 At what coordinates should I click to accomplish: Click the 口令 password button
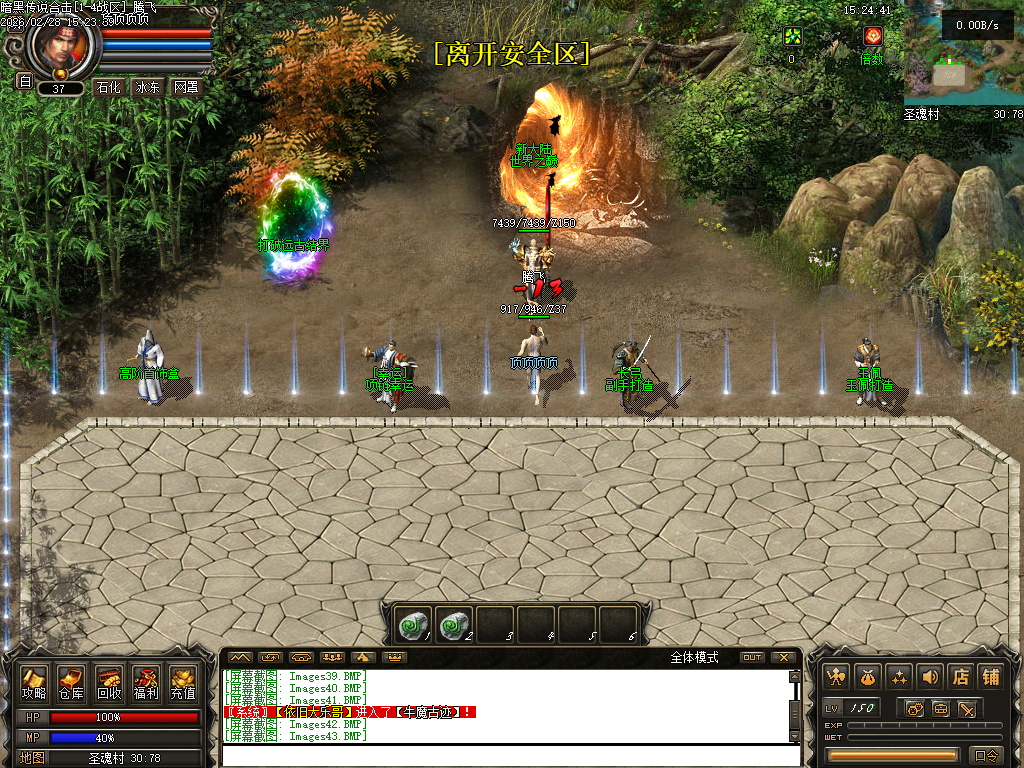(987, 755)
